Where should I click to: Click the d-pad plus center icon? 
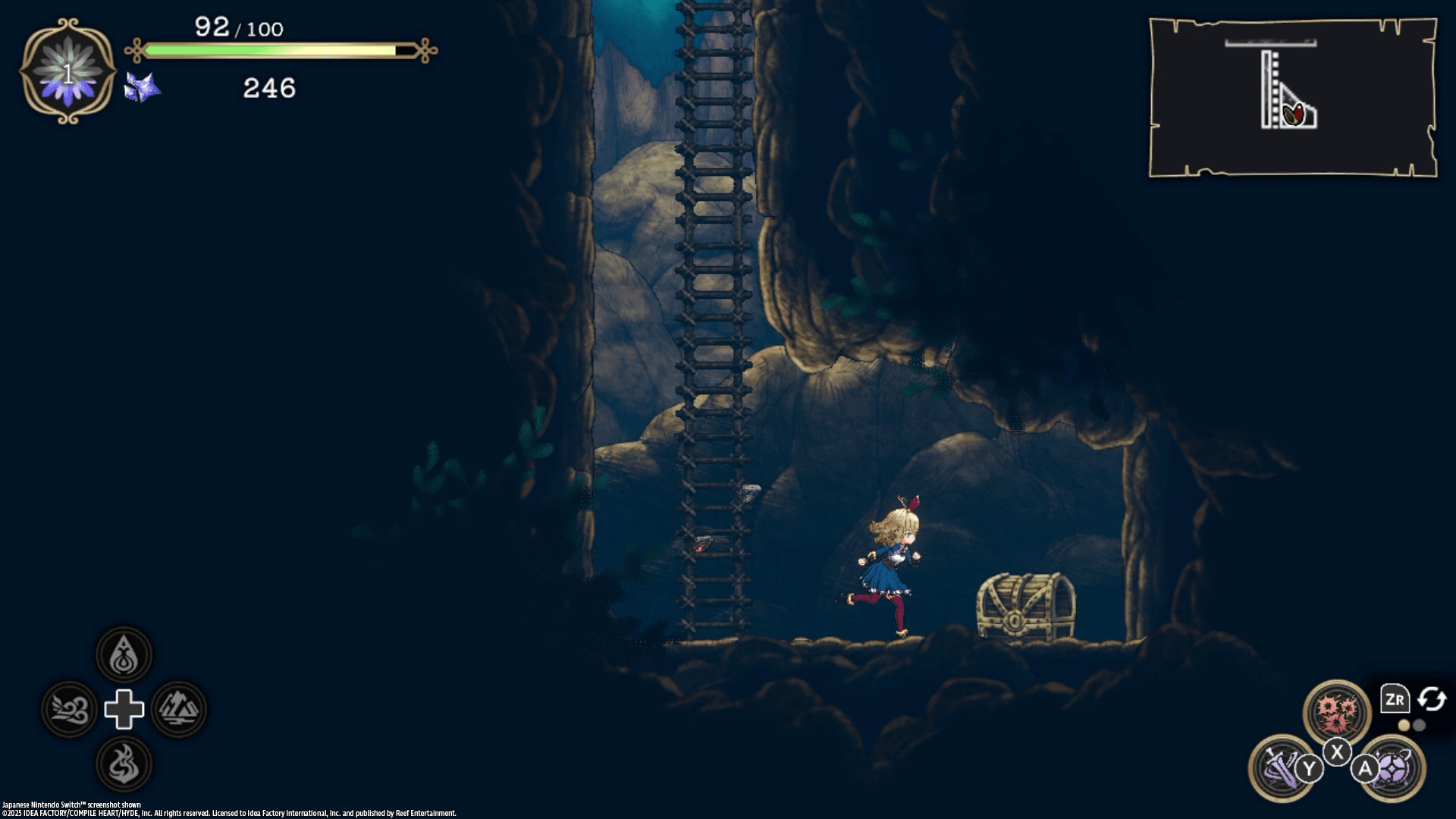(125, 711)
